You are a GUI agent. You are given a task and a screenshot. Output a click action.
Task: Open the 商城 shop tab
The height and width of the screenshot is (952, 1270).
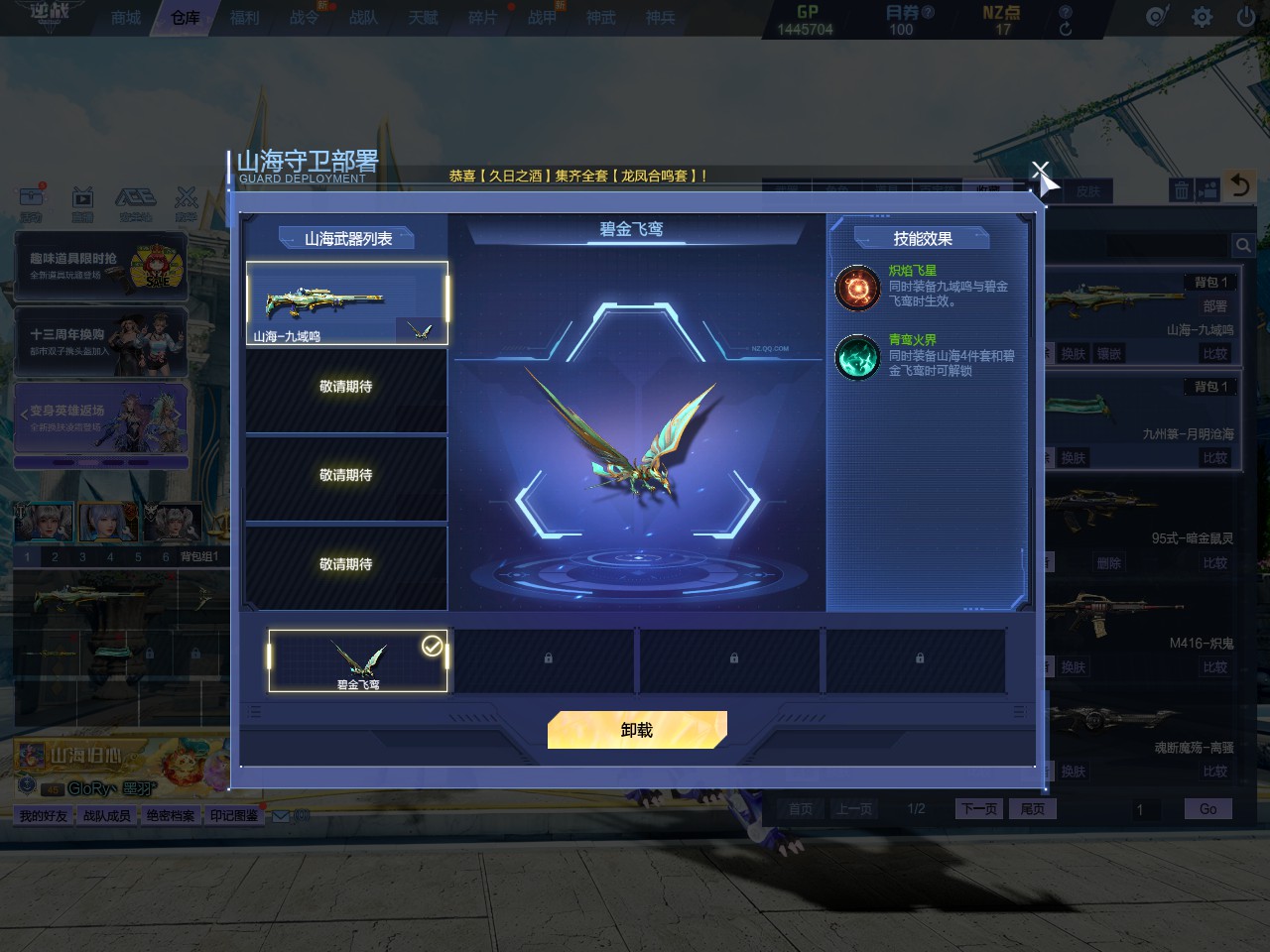tap(126, 18)
